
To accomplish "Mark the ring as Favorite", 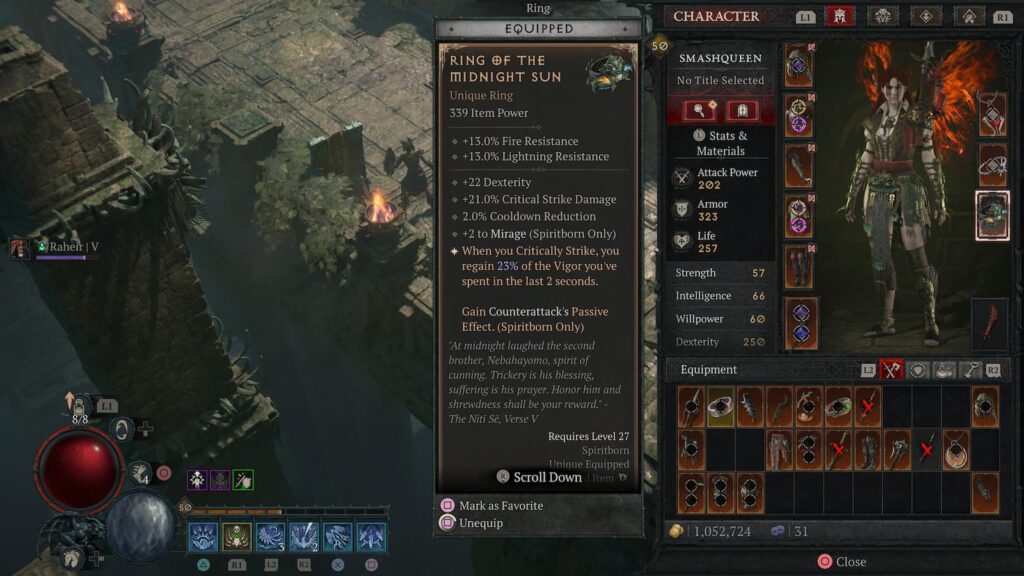I will [500, 506].
